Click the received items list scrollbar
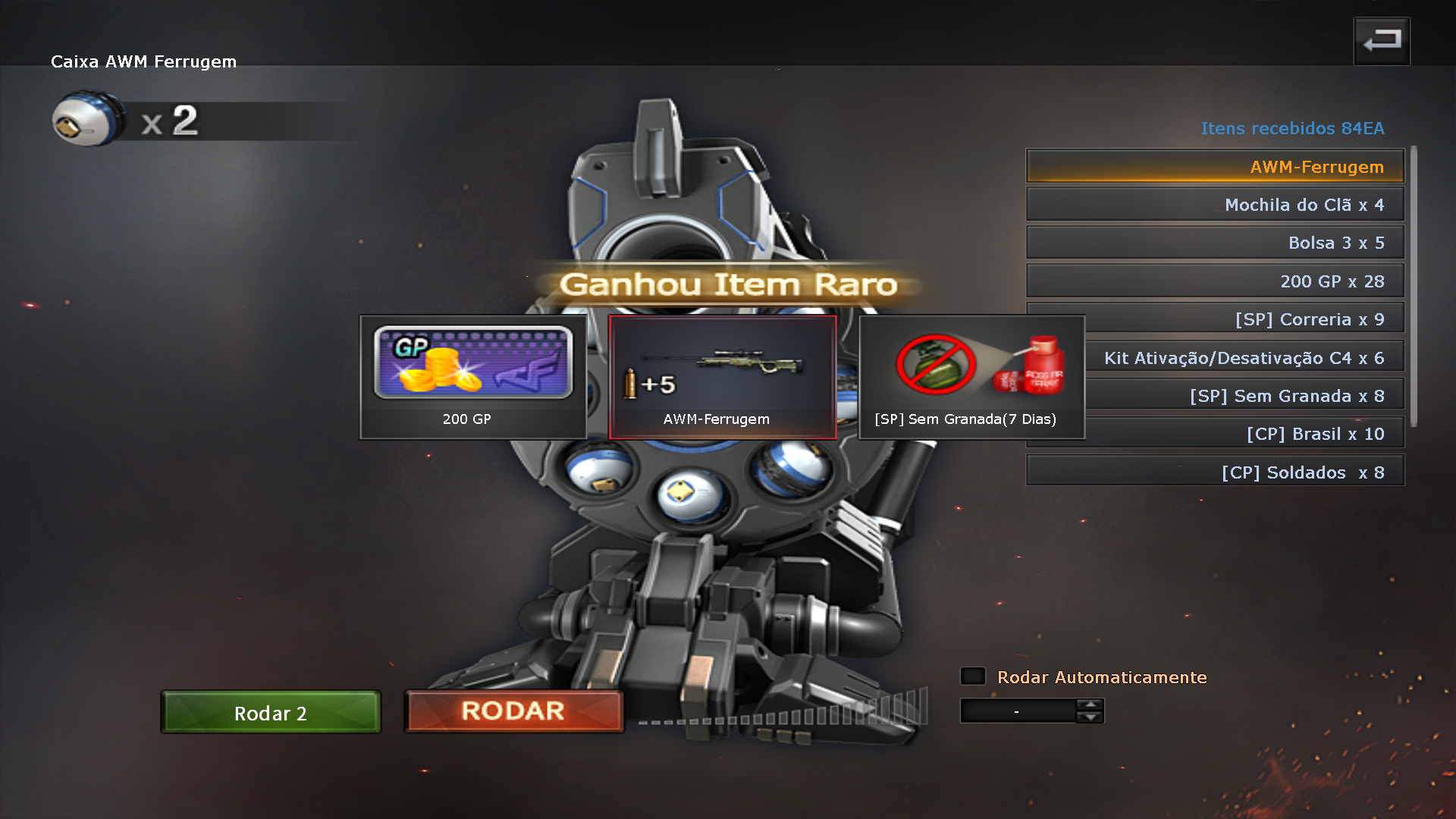Viewport: 1456px width, 819px height. click(x=1413, y=287)
